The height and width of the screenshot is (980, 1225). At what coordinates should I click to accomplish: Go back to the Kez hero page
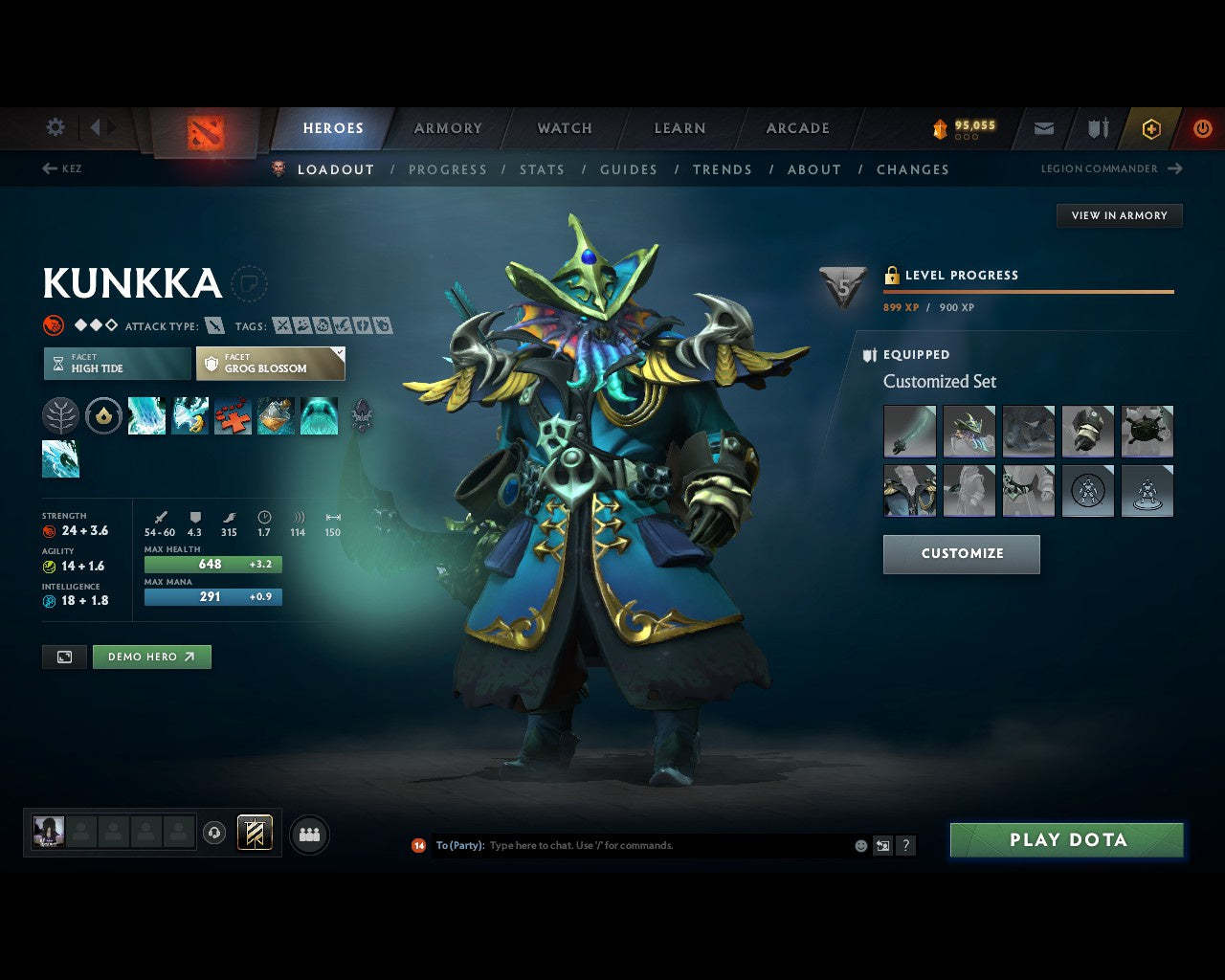(x=61, y=168)
